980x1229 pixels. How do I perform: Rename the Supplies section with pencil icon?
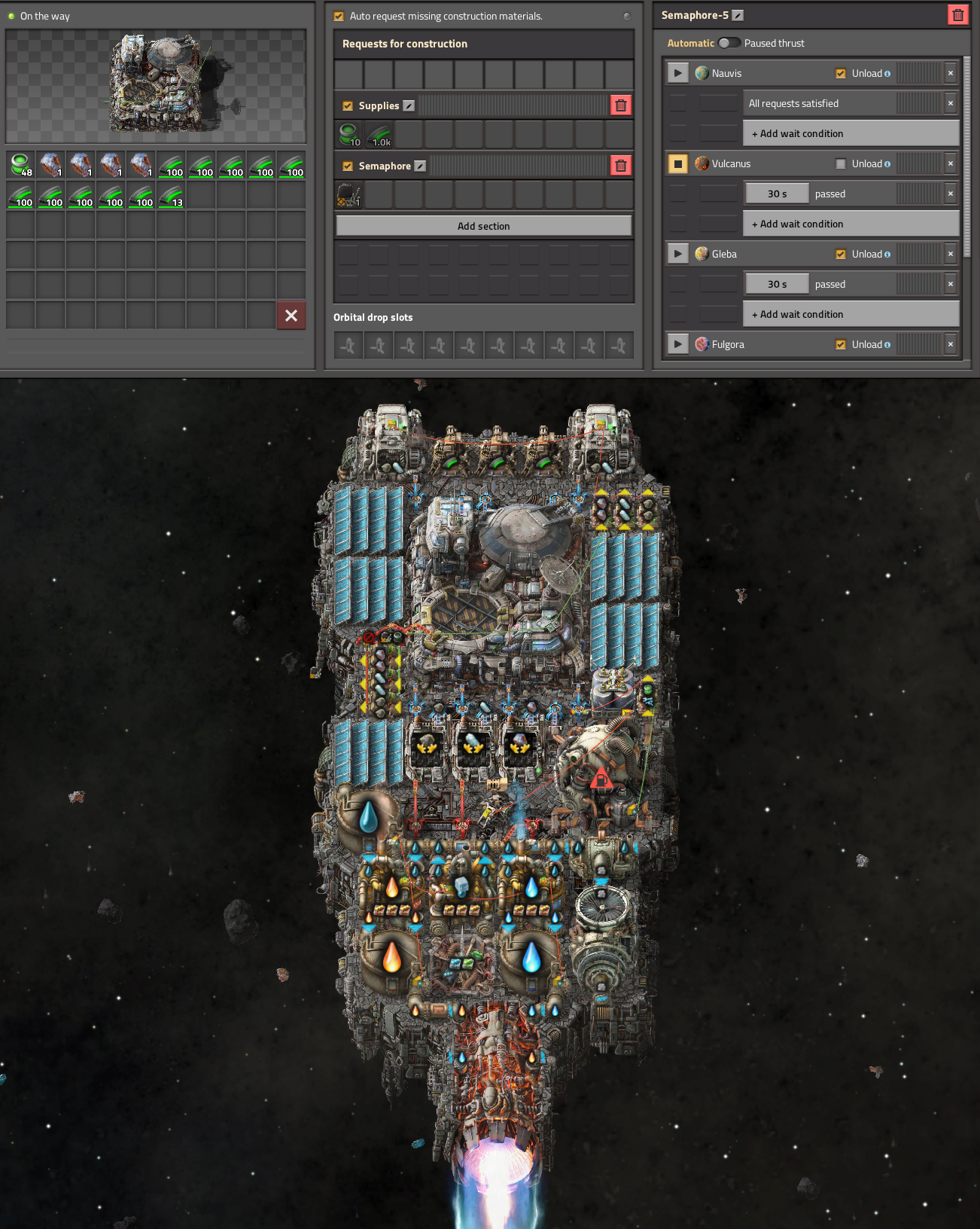pos(409,106)
